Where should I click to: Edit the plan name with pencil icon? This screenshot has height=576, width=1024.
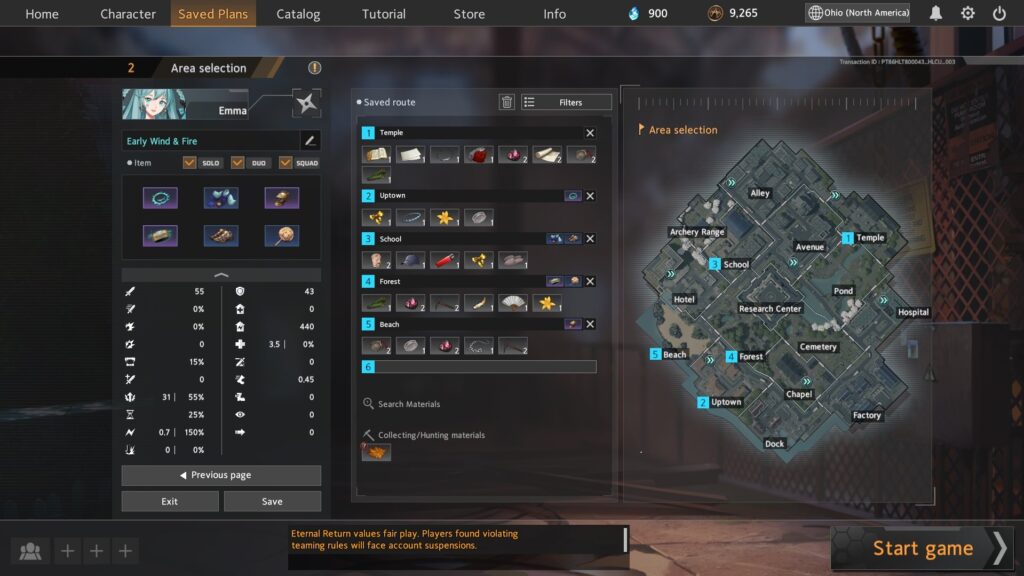pos(310,141)
